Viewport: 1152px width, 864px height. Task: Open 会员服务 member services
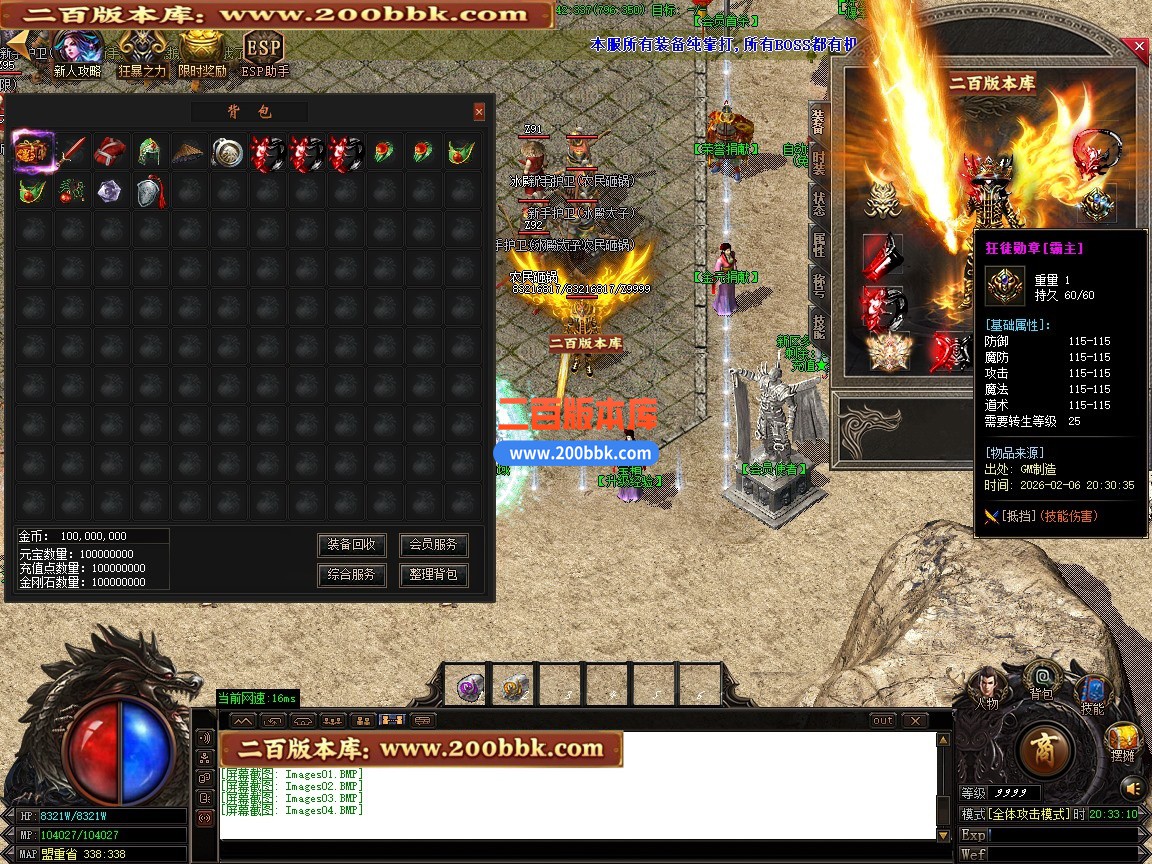pyautogui.click(x=433, y=545)
